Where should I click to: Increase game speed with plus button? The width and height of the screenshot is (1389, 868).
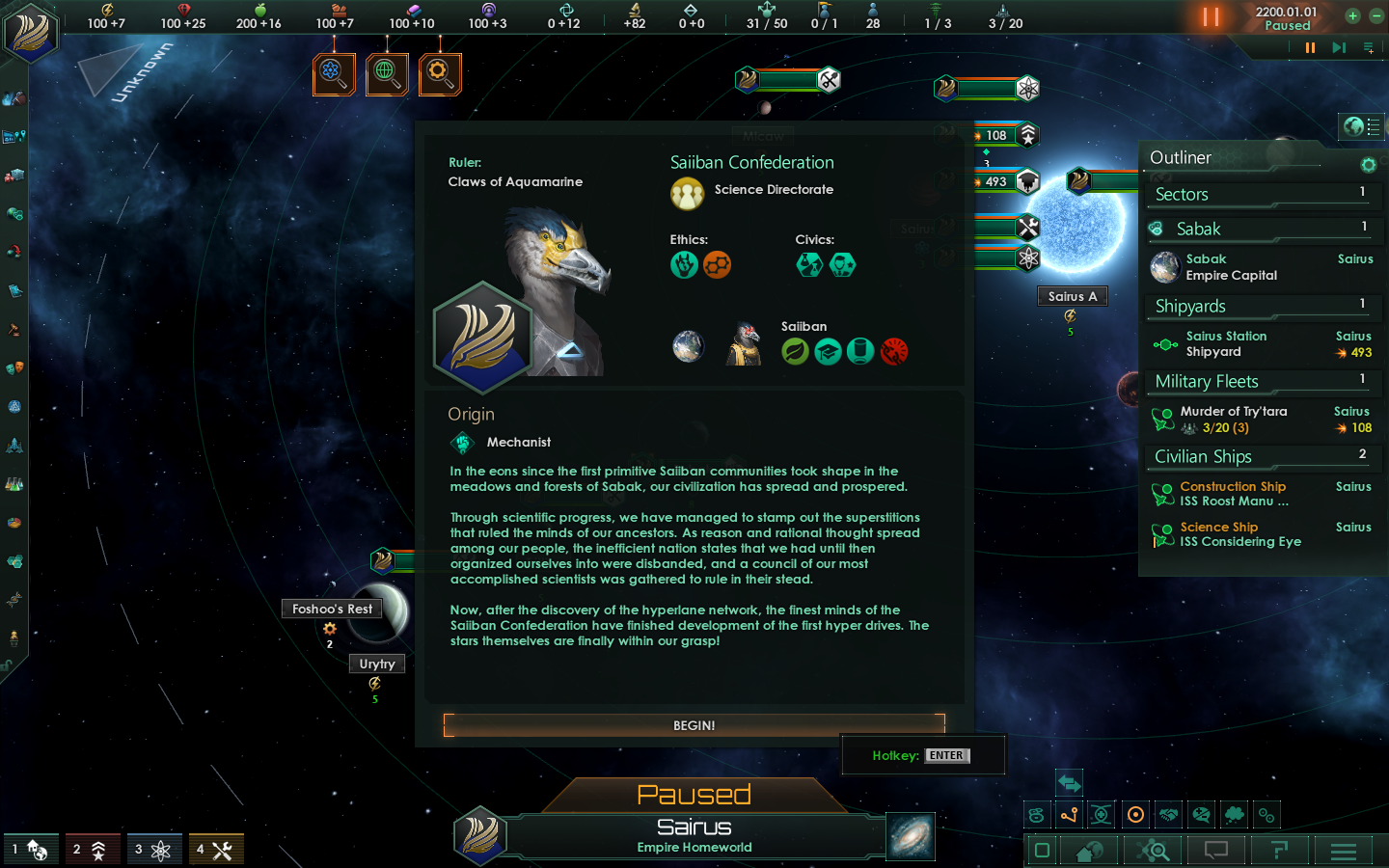click(x=1352, y=15)
